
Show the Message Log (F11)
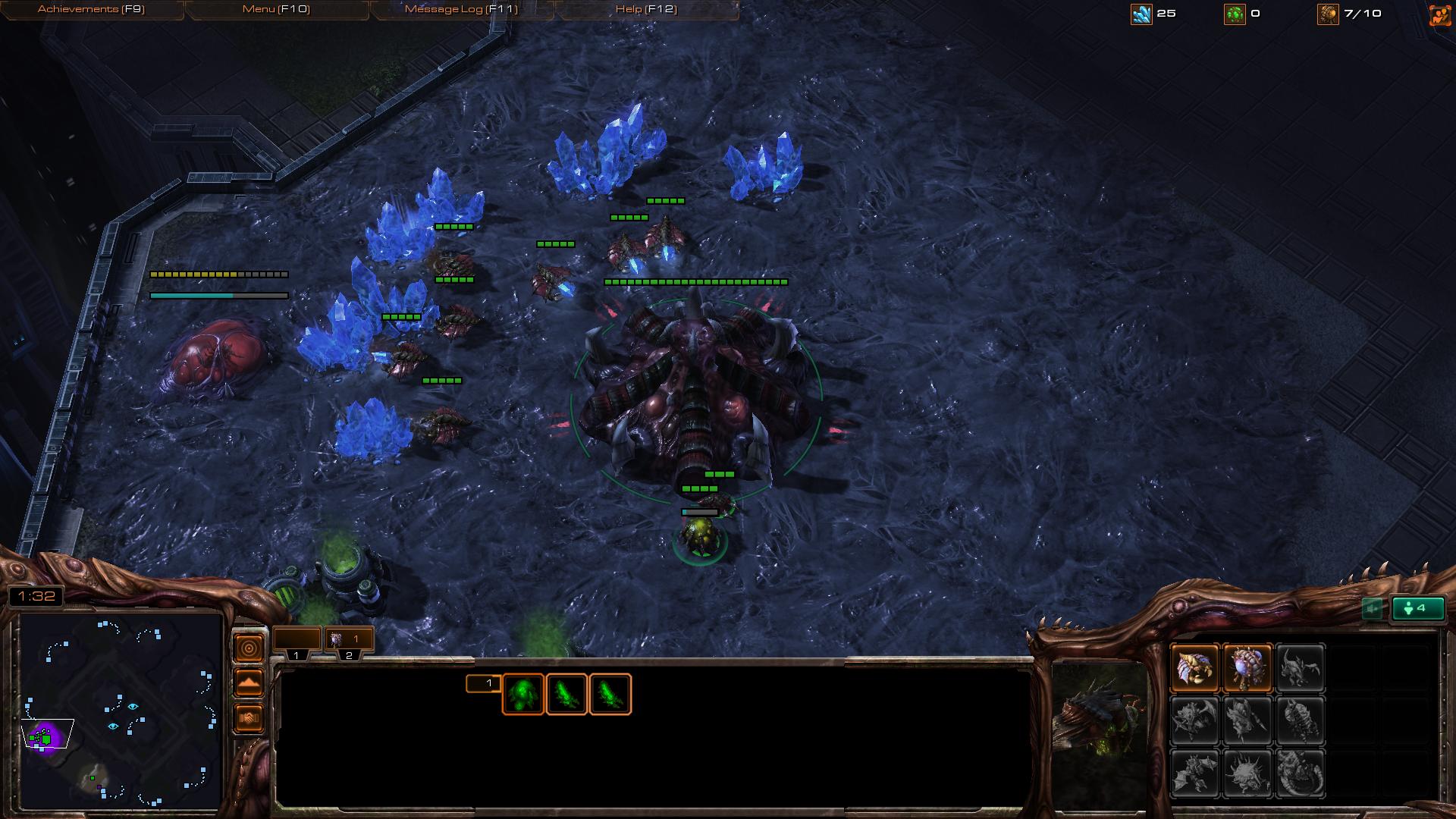[x=461, y=9]
